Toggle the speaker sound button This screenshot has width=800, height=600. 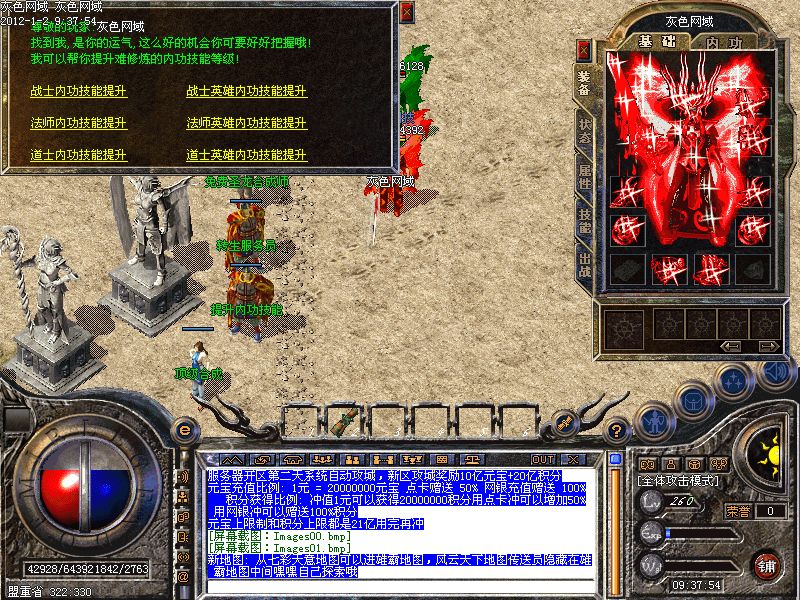[773, 371]
